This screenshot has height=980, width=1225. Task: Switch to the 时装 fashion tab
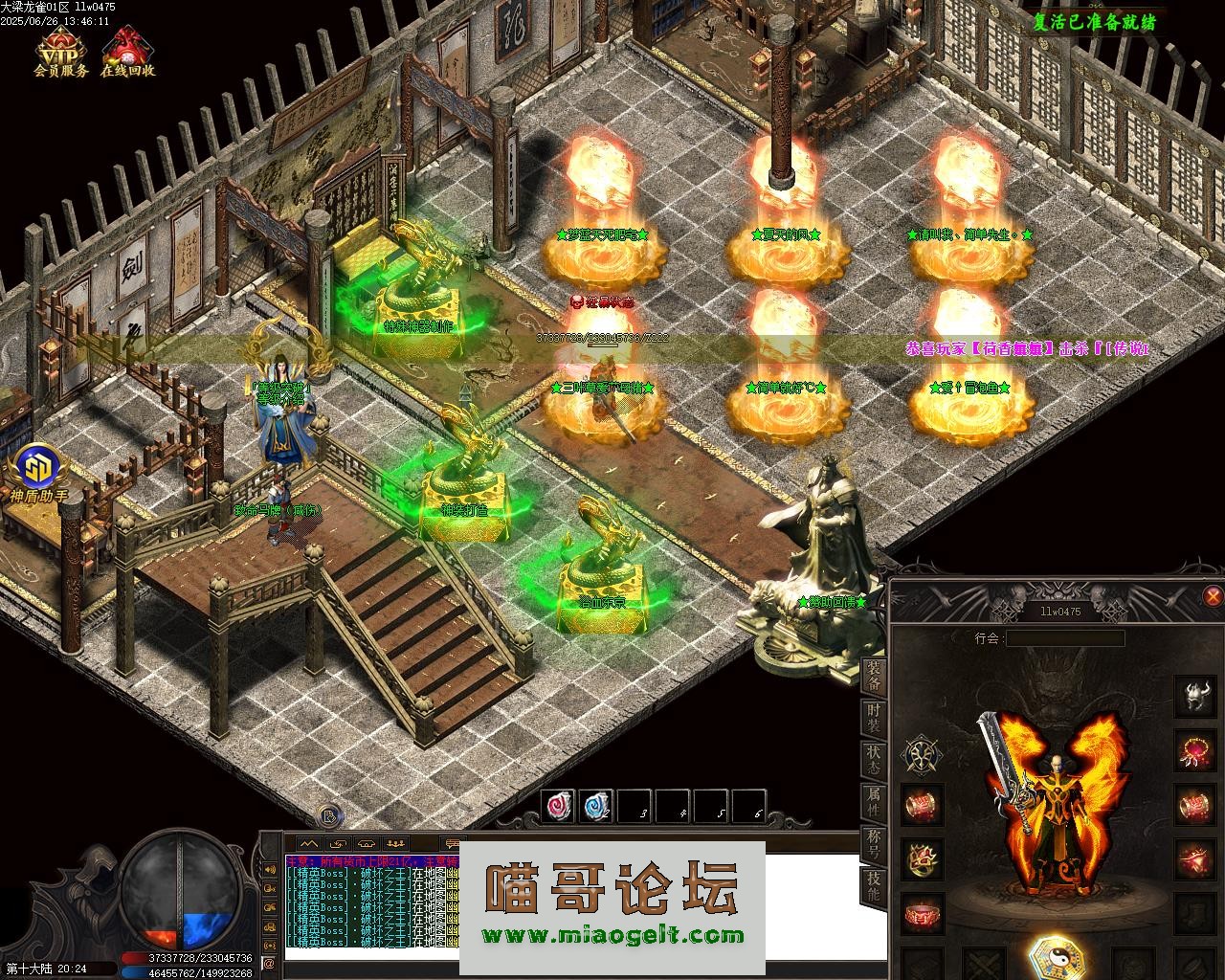click(874, 721)
